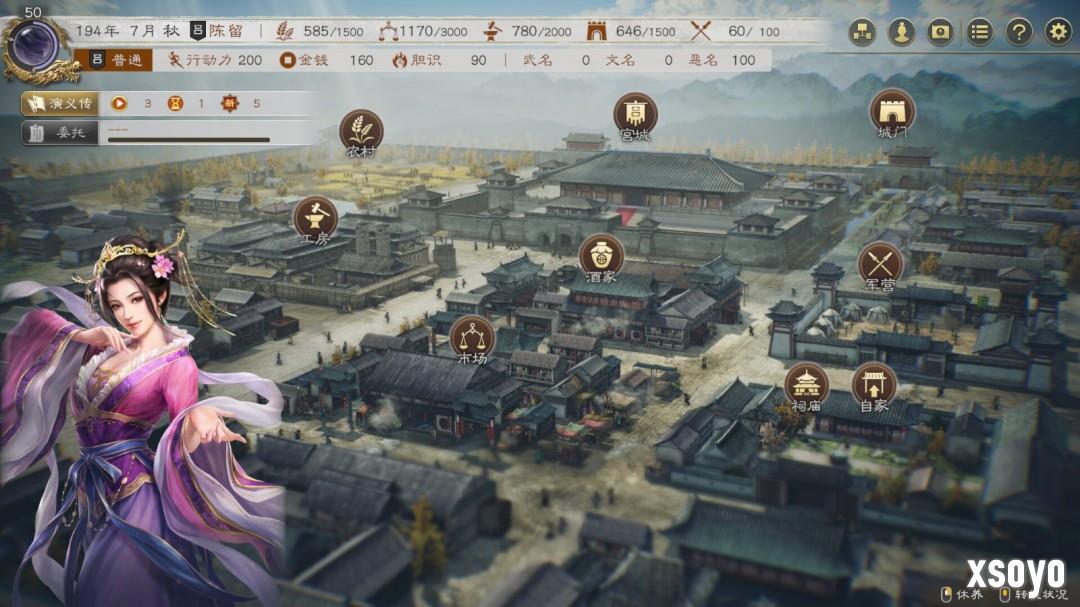Click the purple orb dragon emblem

point(37,46)
